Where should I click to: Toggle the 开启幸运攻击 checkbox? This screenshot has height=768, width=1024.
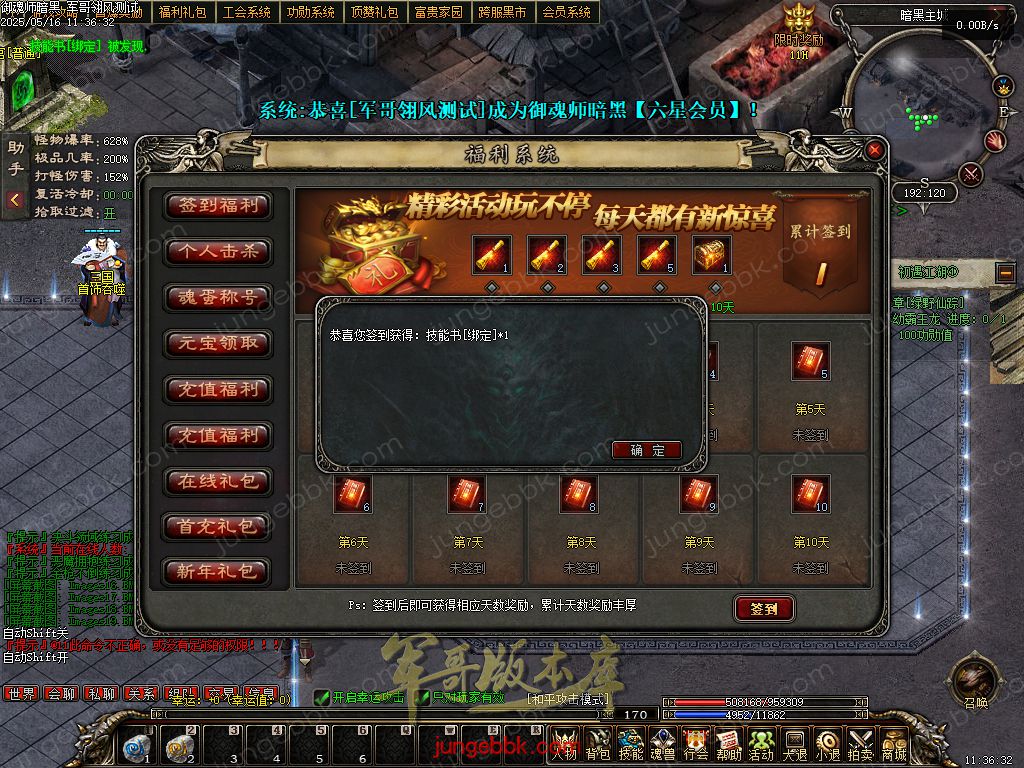322,697
